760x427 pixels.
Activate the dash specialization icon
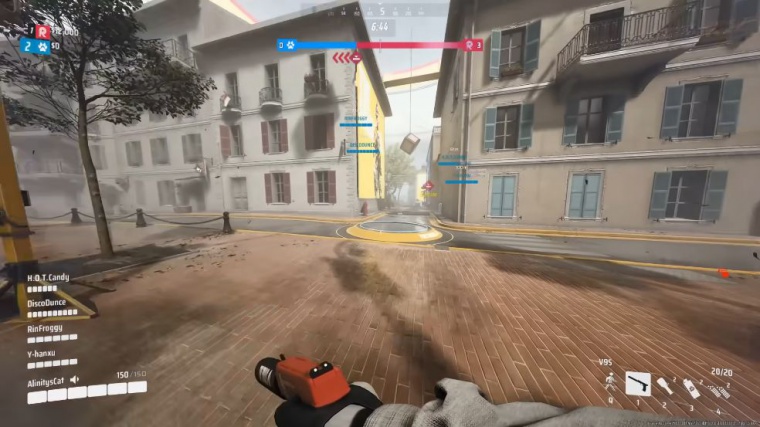pyautogui.click(x=609, y=383)
